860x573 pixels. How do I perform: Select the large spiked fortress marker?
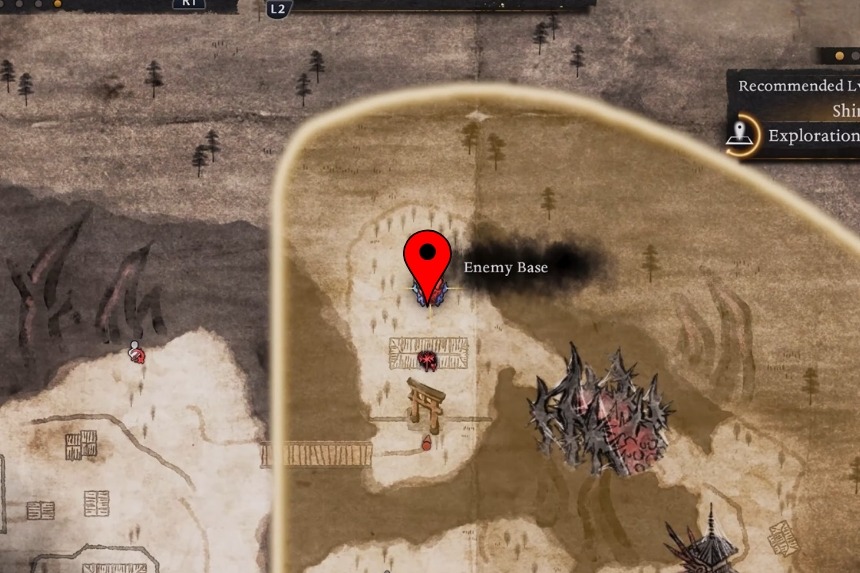598,408
